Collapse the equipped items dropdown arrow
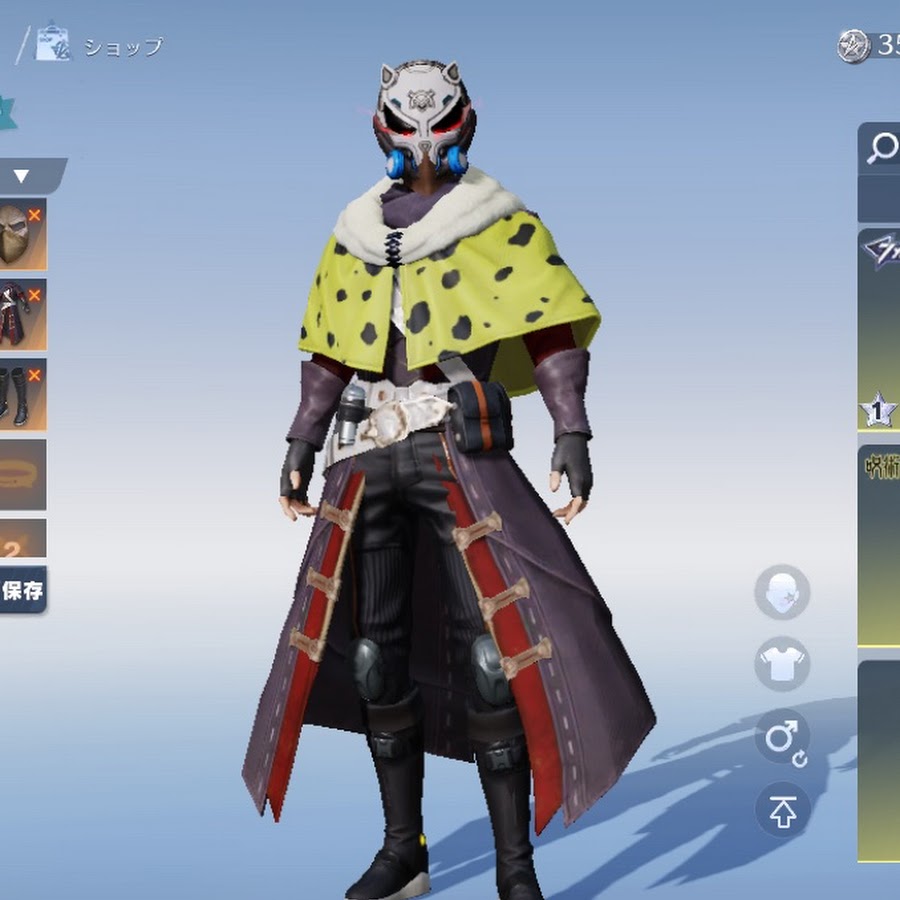The width and height of the screenshot is (900, 900). [x=21, y=177]
